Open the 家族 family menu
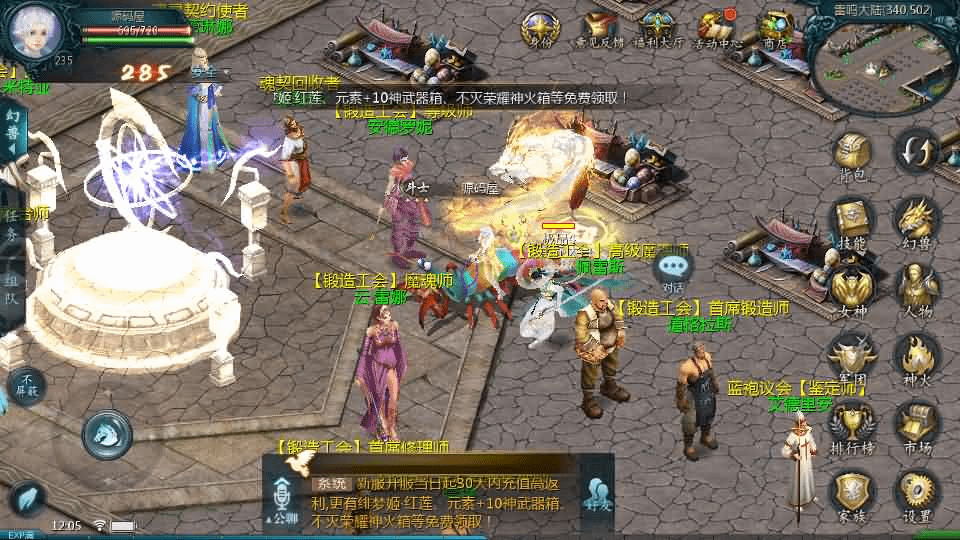 coord(851,493)
